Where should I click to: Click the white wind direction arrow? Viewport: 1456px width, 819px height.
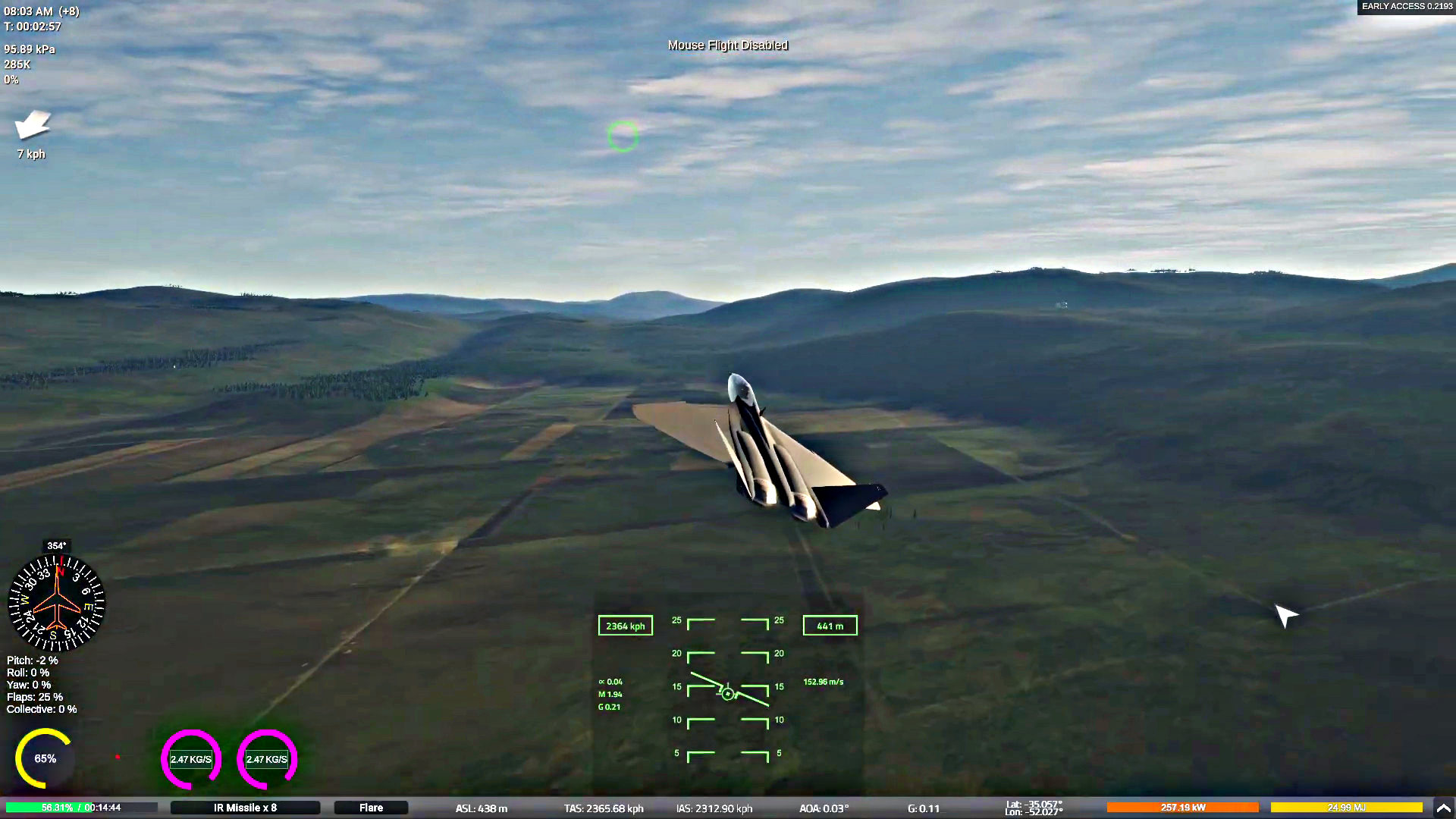point(33,125)
